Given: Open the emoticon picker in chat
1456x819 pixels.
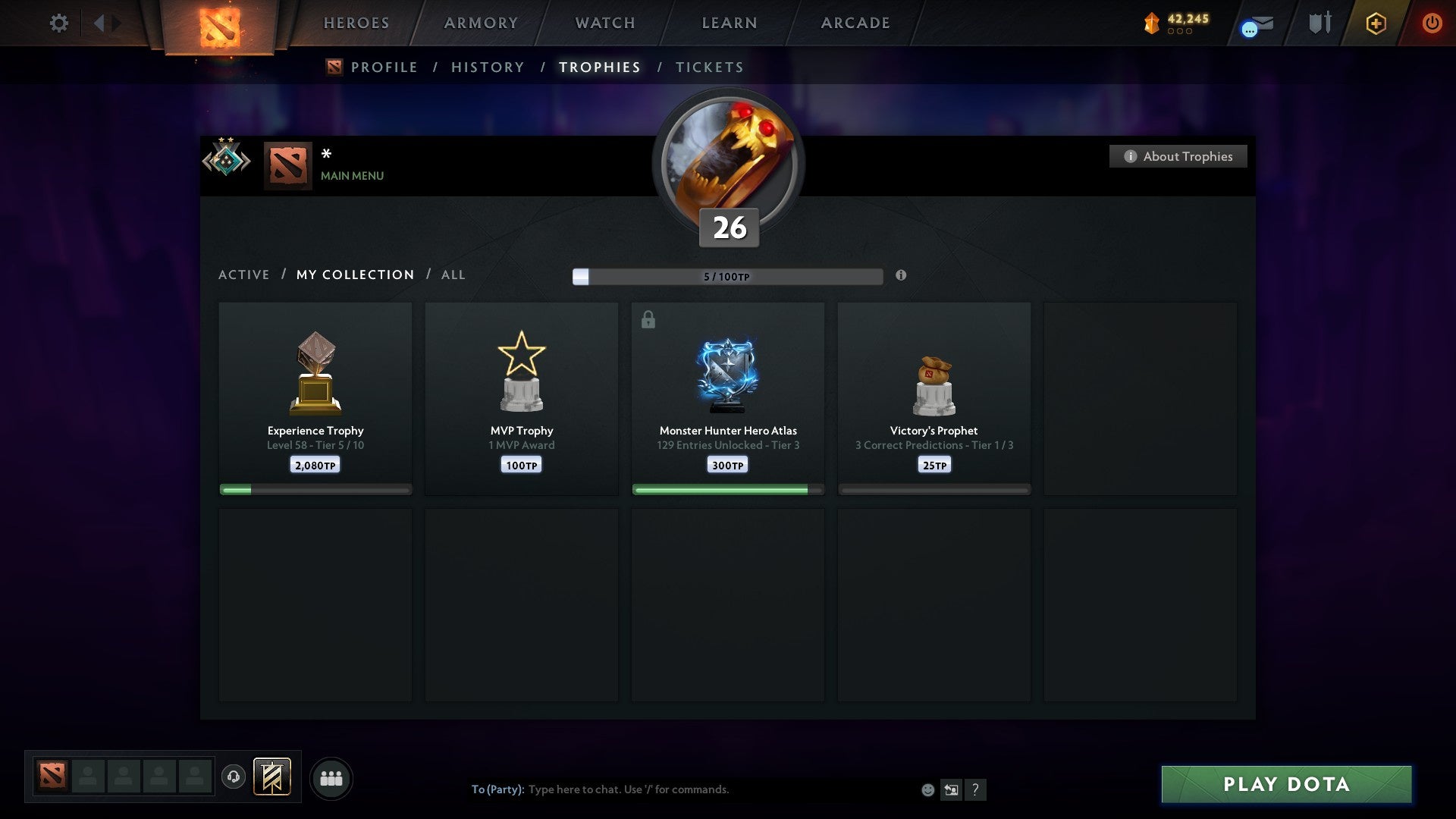Looking at the screenshot, I should [x=928, y=789].
